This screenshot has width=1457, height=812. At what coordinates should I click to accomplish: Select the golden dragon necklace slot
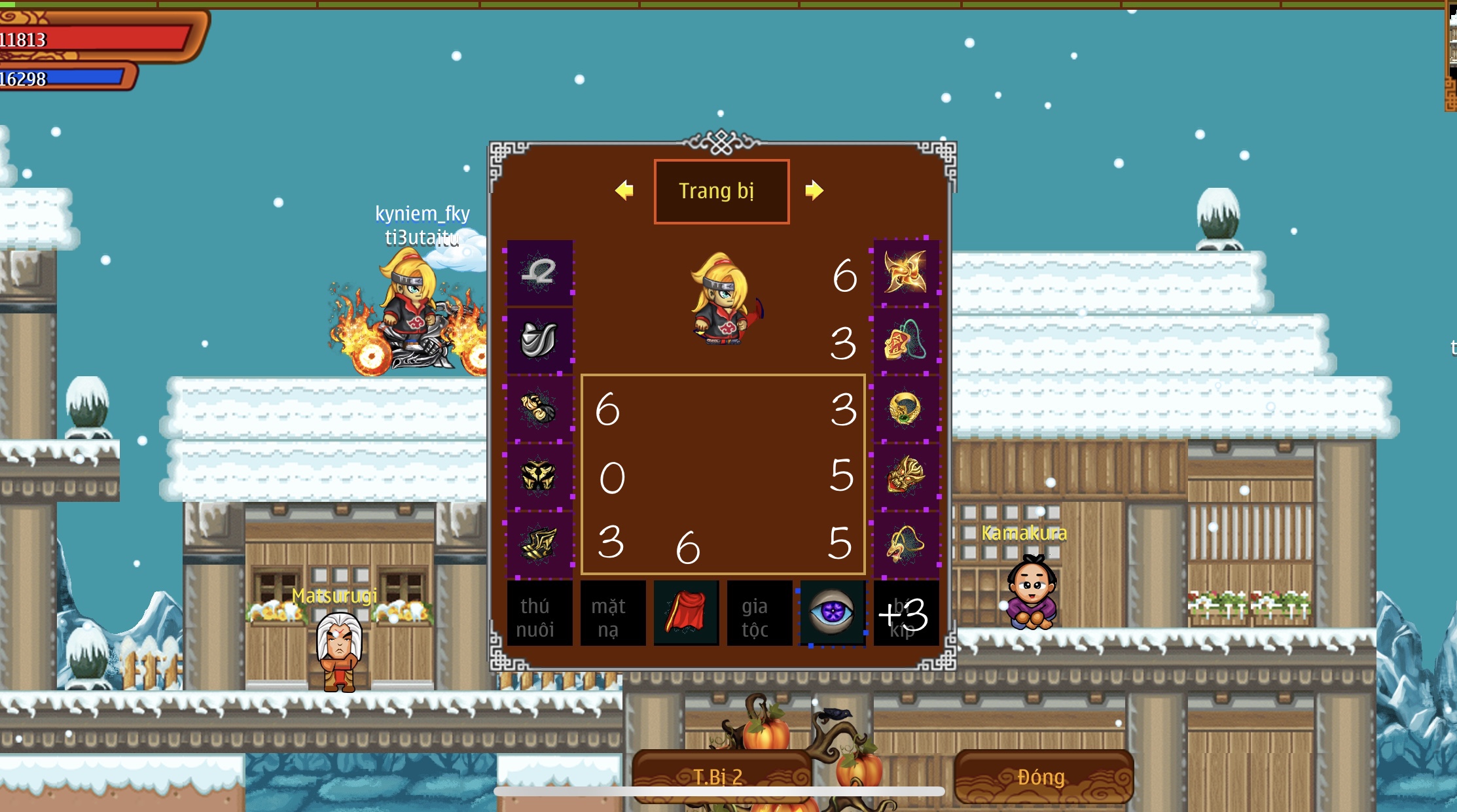coord(906,544)
